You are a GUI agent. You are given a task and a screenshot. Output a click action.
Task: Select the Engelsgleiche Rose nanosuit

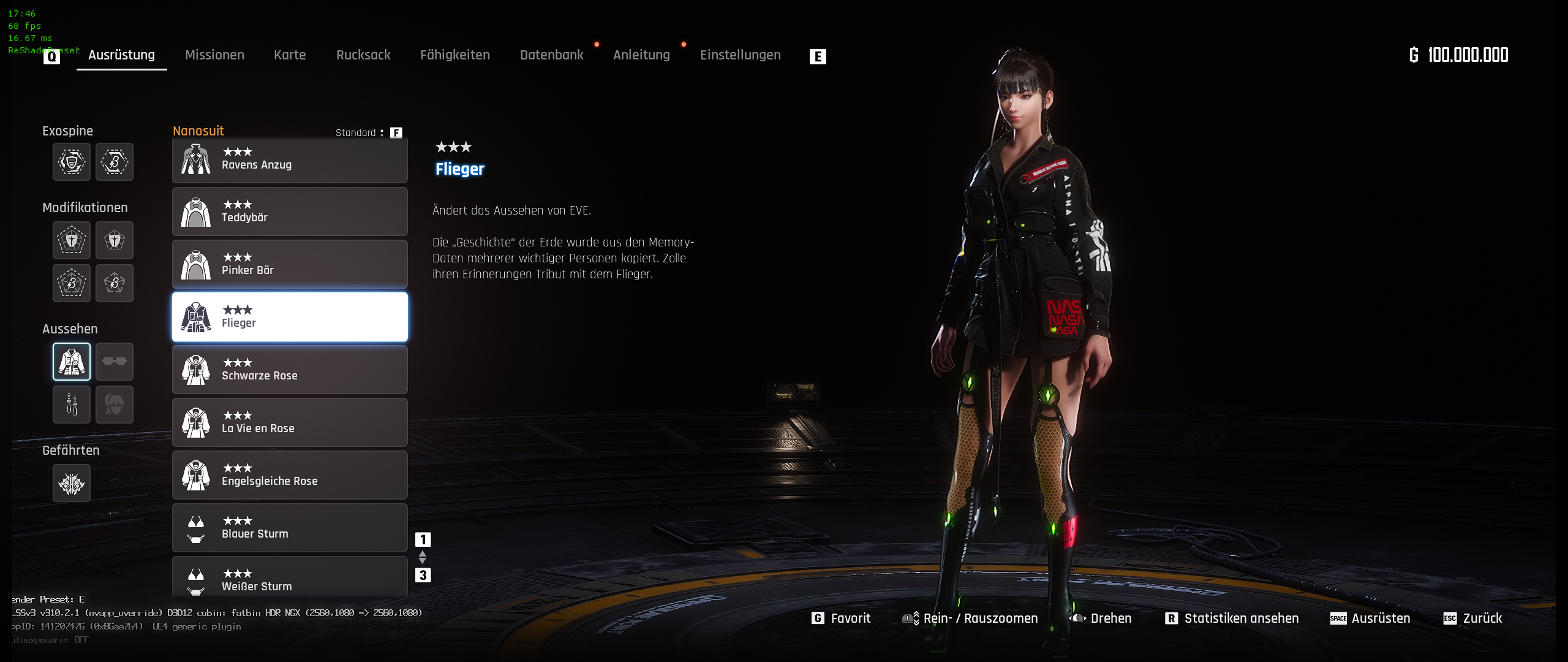point(290,475)
